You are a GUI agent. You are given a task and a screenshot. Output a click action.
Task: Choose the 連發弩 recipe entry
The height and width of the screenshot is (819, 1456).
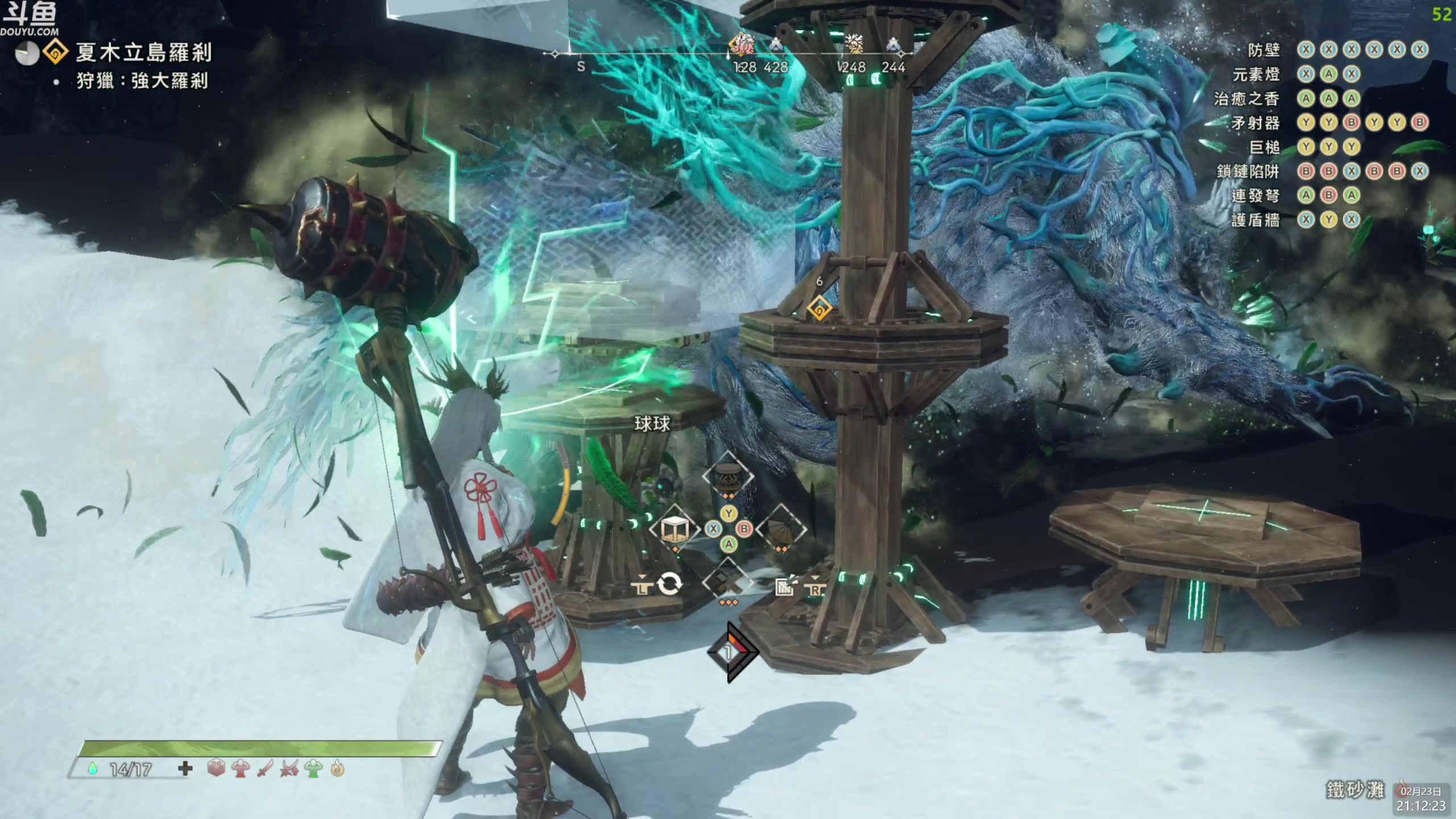(1255, 196)
